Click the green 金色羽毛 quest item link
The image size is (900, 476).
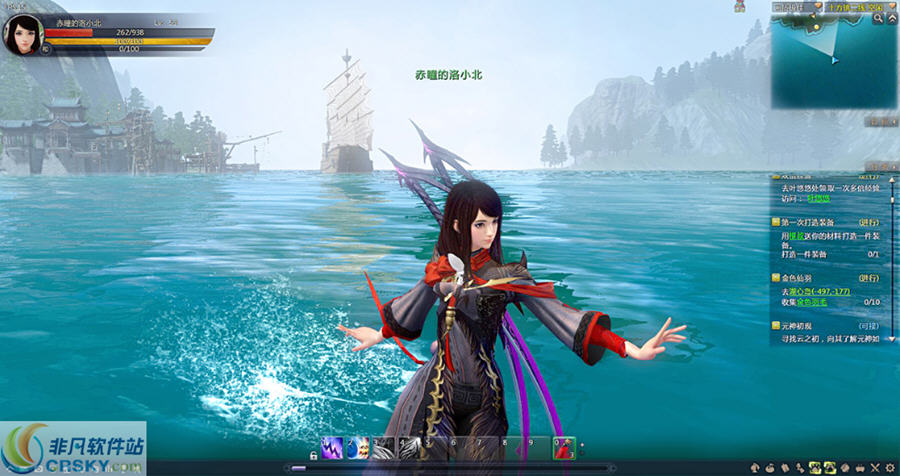tap(816, 301)
